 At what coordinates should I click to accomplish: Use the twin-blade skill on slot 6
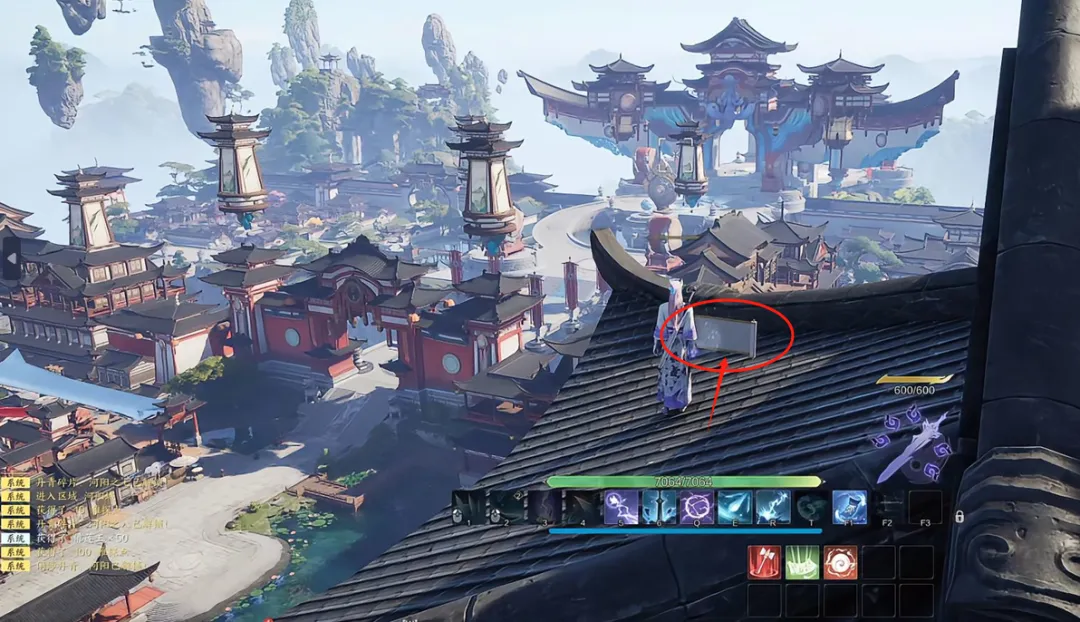659,507
